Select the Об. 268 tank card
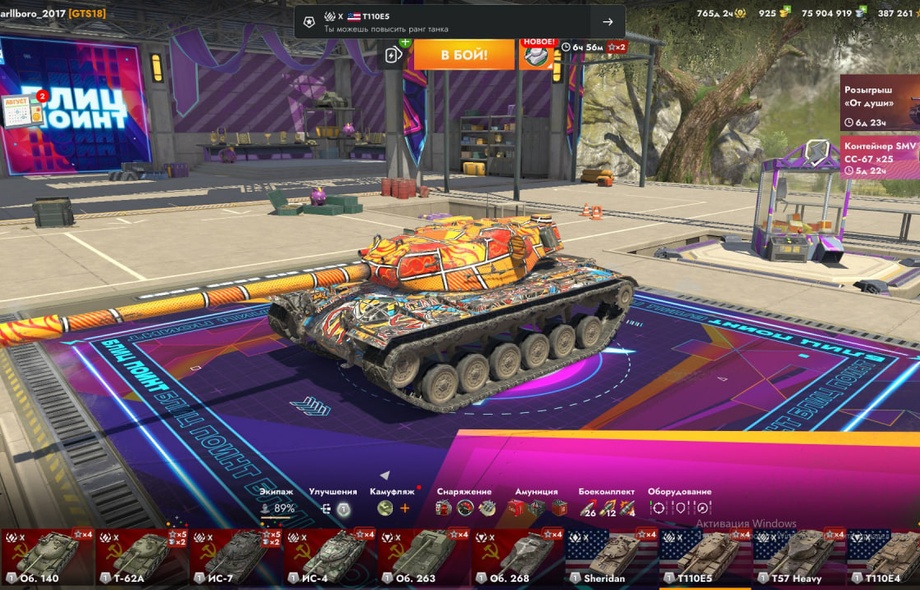 [x=517, y=558]
